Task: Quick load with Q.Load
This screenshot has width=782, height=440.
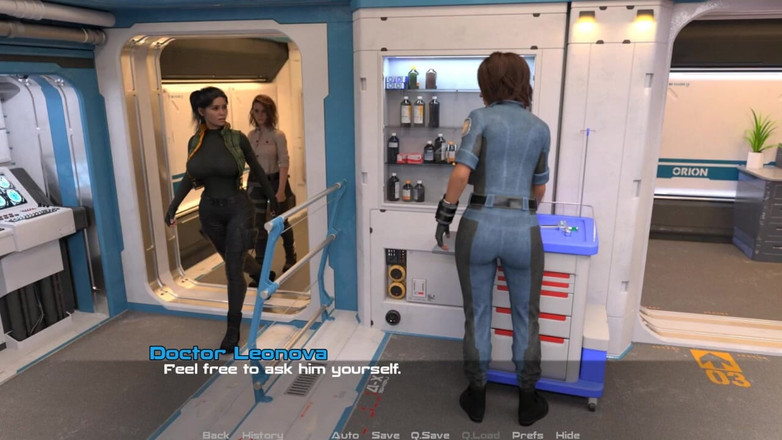Action: pyautogui.click(x=481, y=435)
